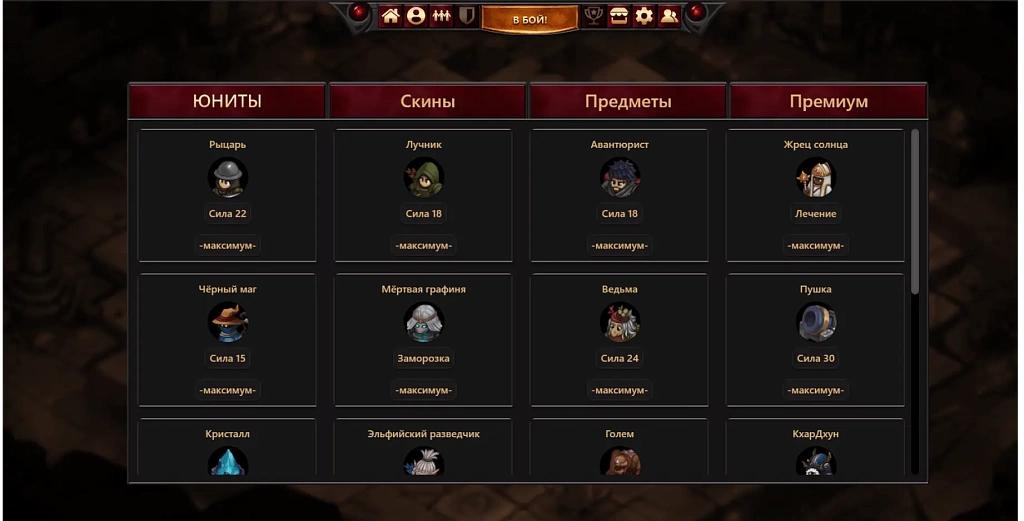Switch to the ЮНИТЫ tab

pos(227,101)
